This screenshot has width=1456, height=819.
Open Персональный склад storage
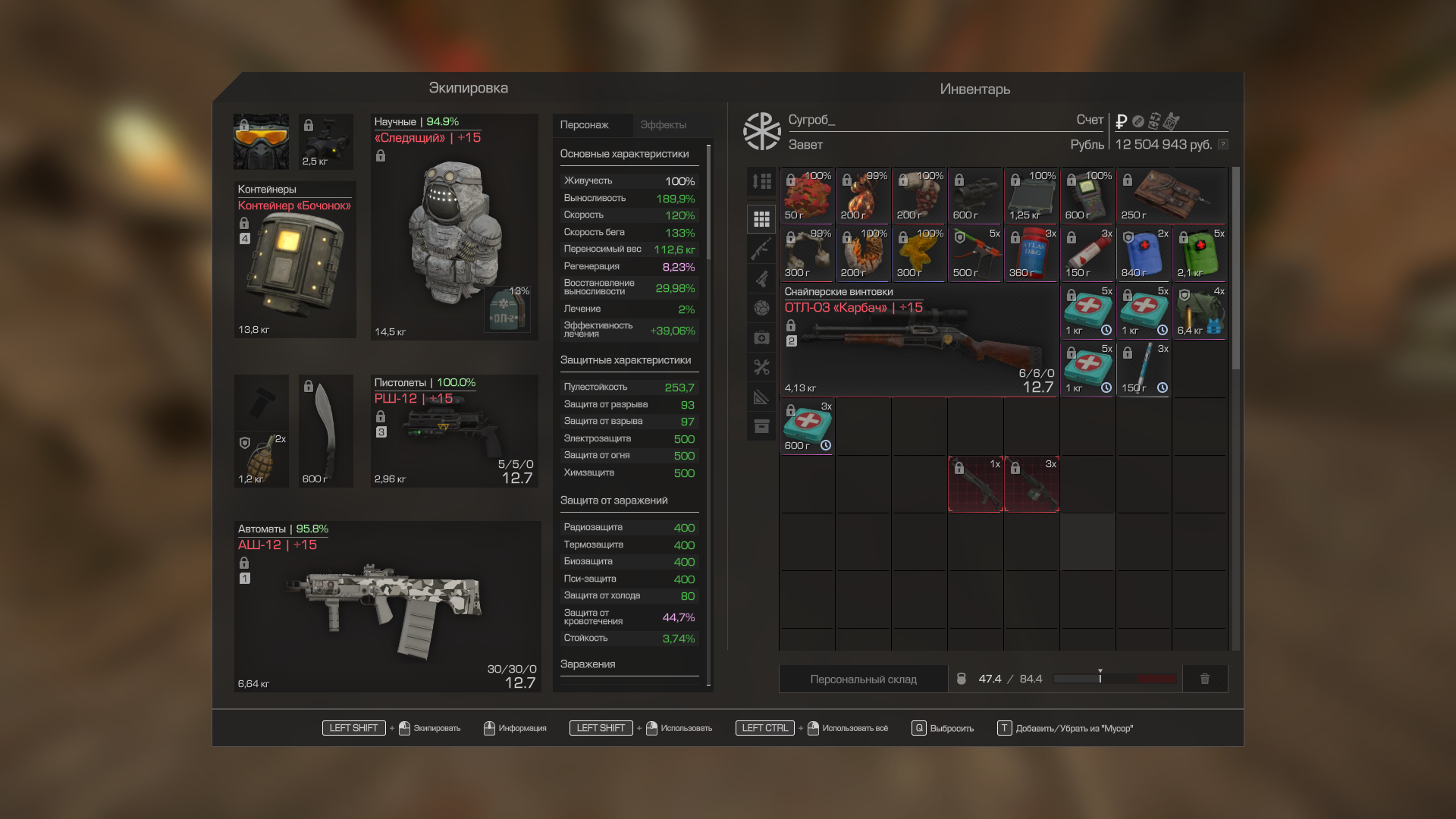pyautogui.click(x=863, y=679)
